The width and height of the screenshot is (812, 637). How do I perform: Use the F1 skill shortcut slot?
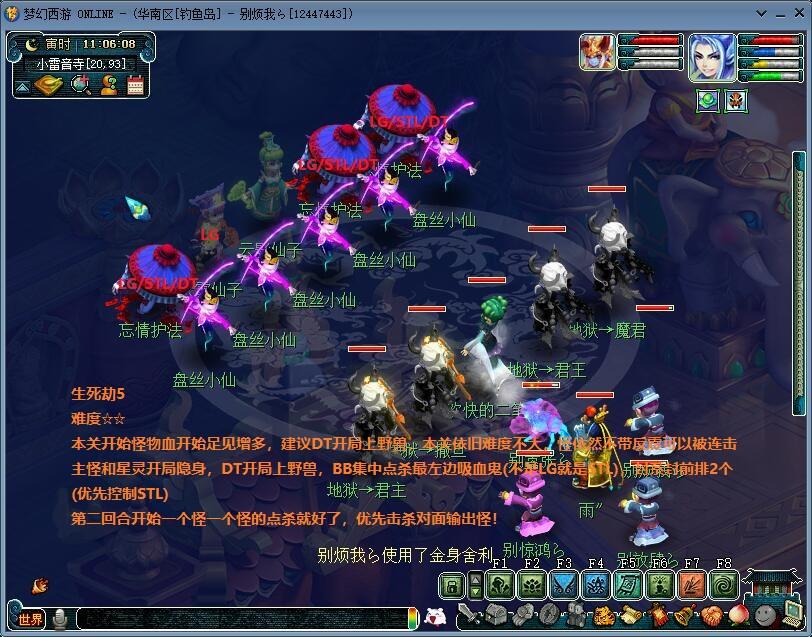pos(500,585)
